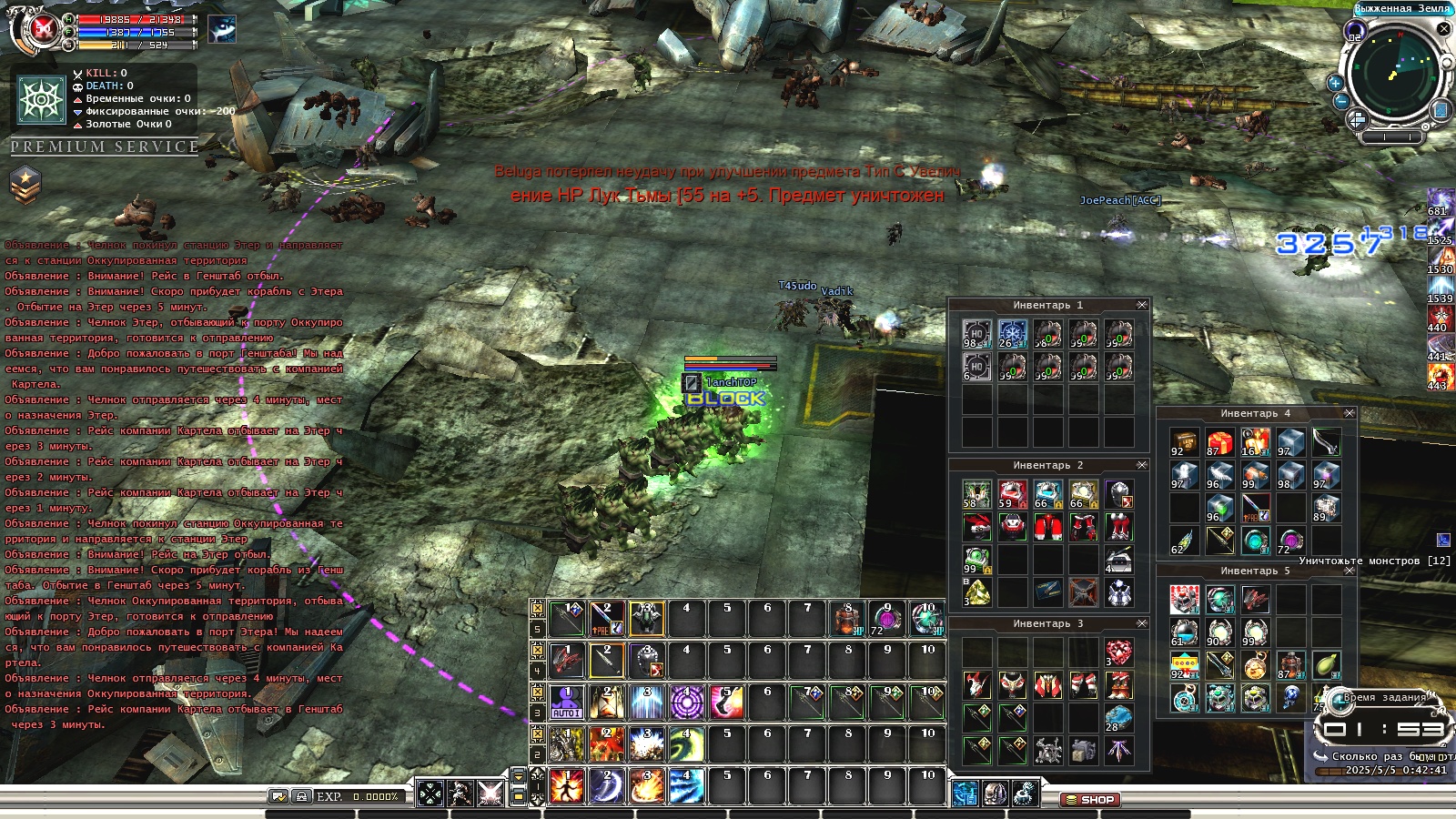Open the SHOP button
1456x819 pixels.
coord(1089,800)
